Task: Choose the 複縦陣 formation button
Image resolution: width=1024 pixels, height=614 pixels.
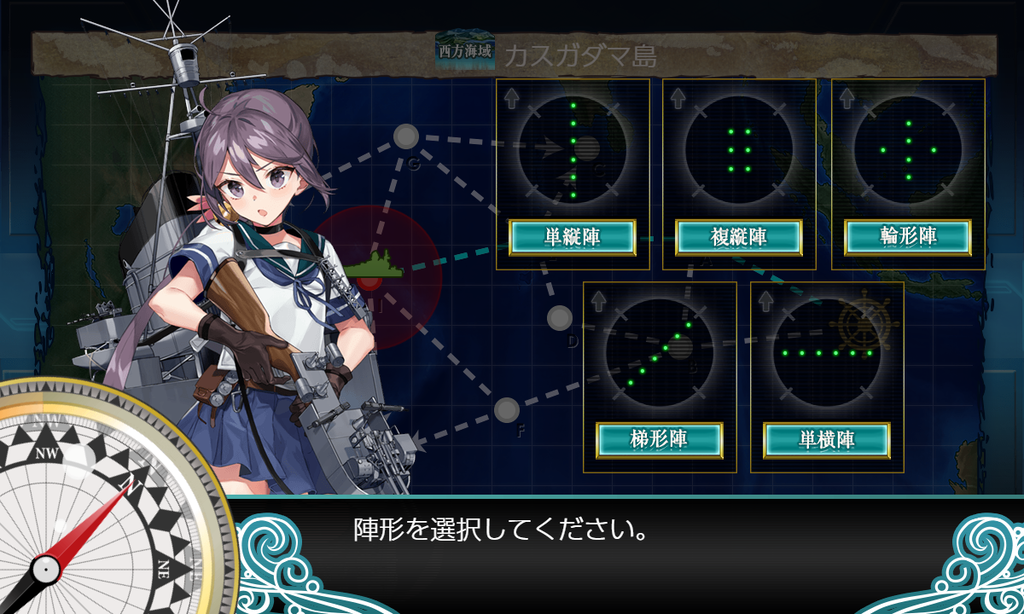Action: tap(739, 237)
